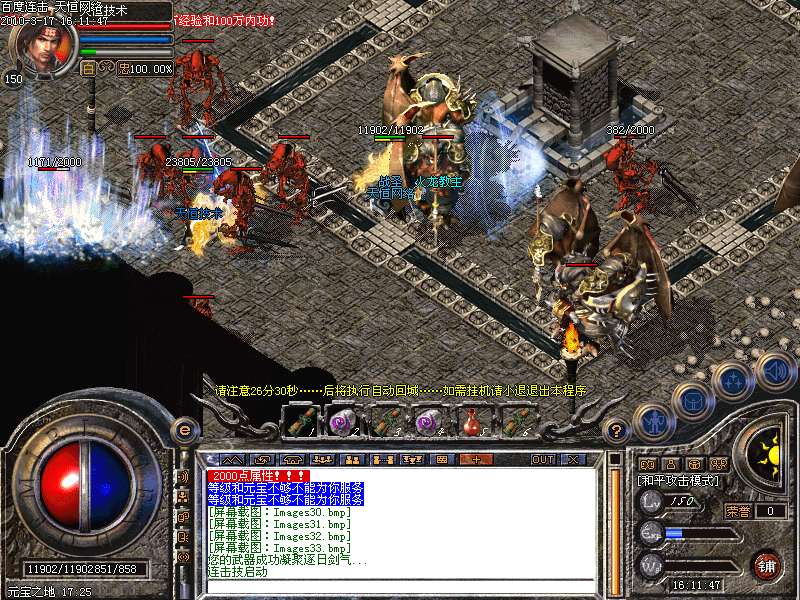Close the chat toolbar with X

click(x=573, y=459)
